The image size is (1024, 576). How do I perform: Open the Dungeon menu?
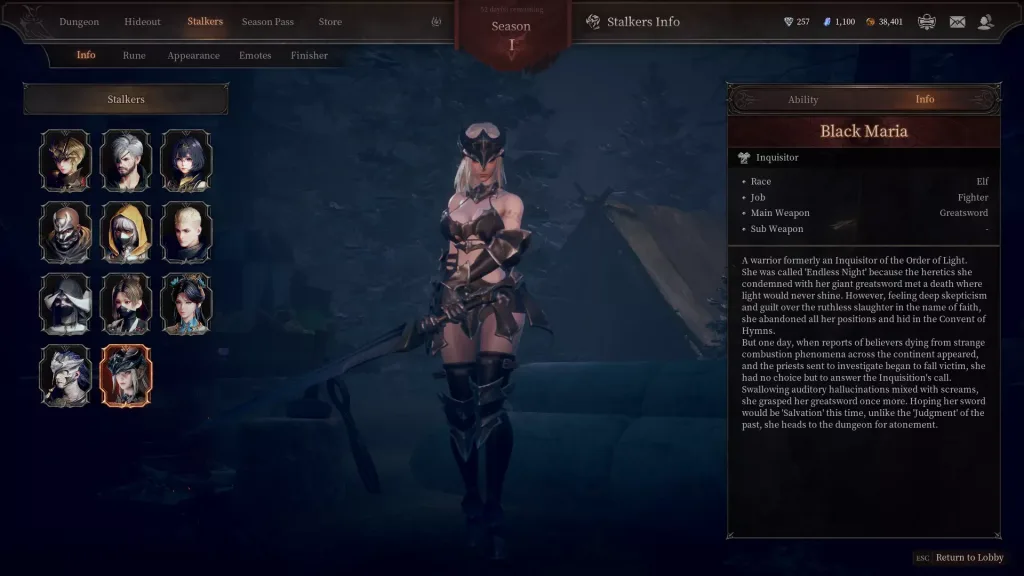(79, 22)
